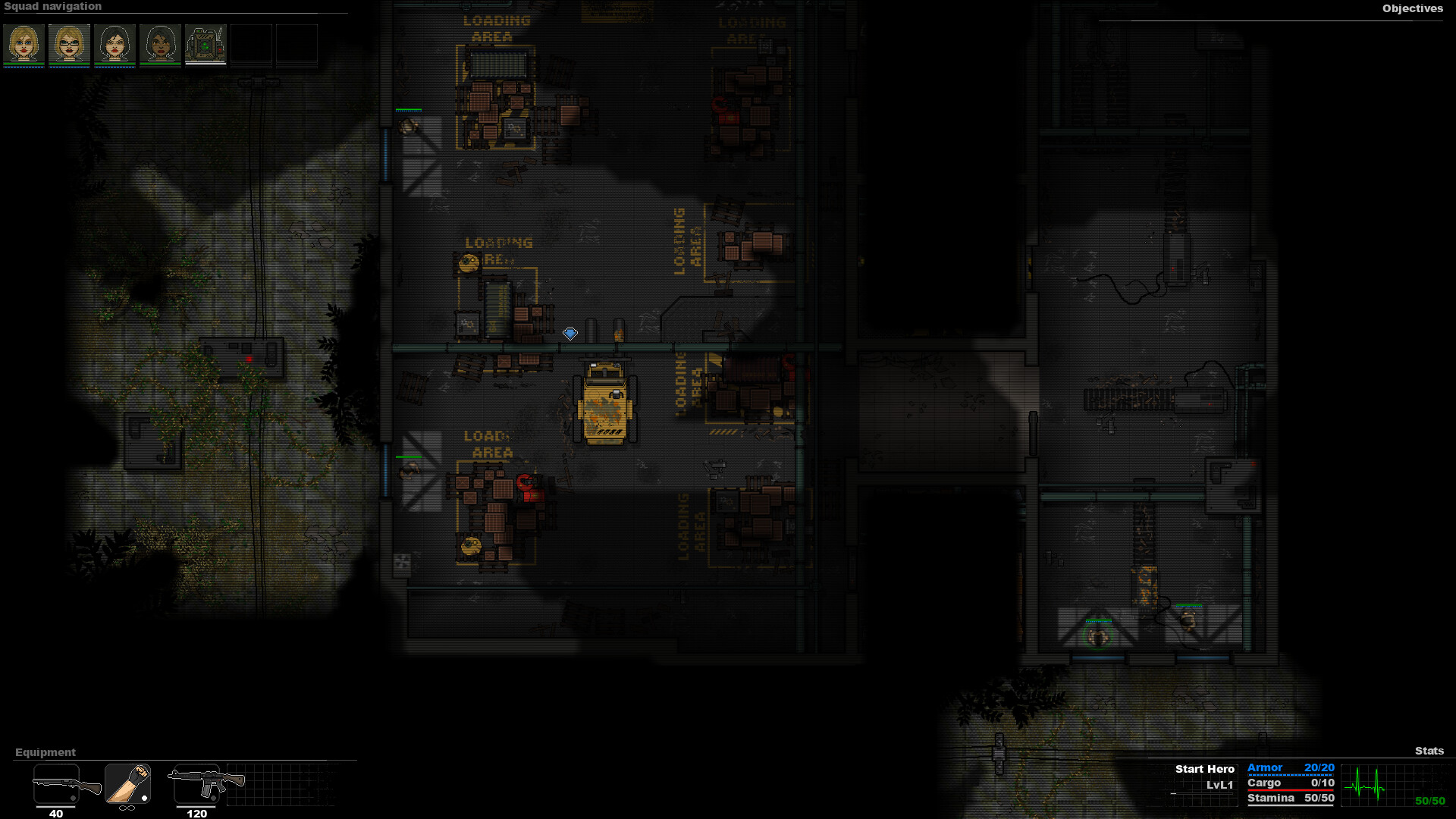
Task: Toggle the mode dot on the shotgun slot
Action: pyautogui.click(x=73, y=797)
